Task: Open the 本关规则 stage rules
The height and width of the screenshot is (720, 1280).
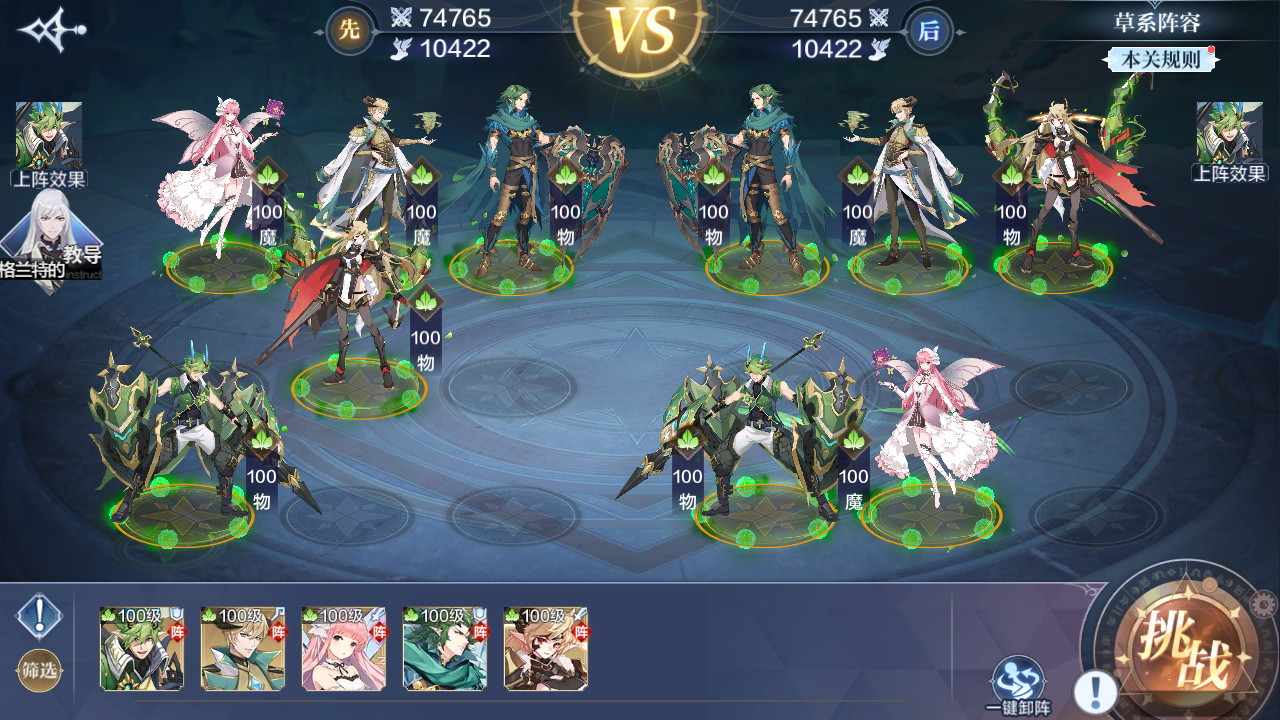Action: click(x=1160, y=59)
